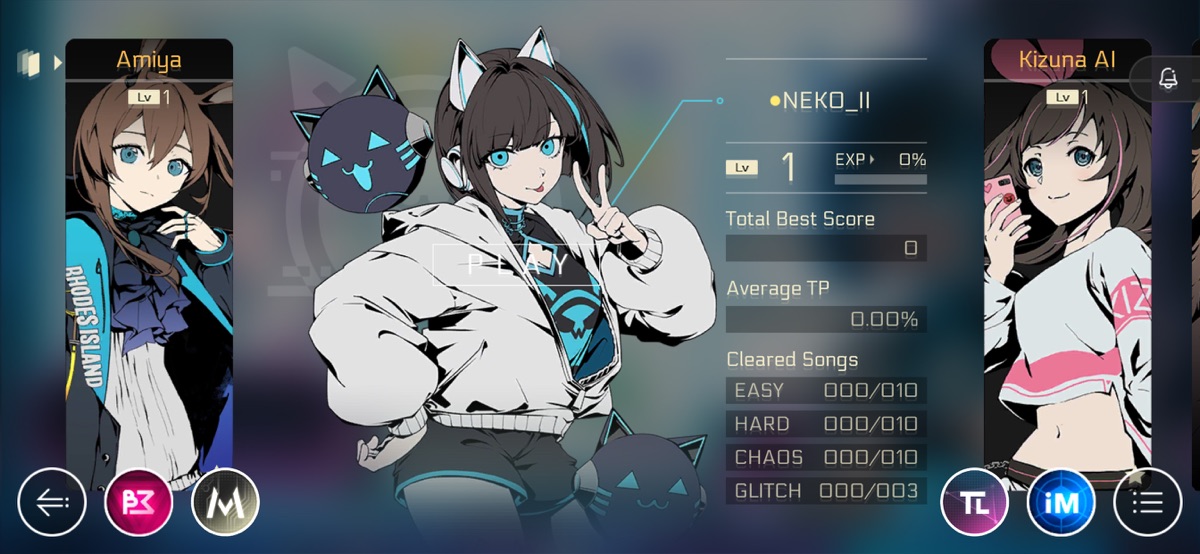Open the pink B3 circular icon

pyautogui.click(x=138, y=502)
